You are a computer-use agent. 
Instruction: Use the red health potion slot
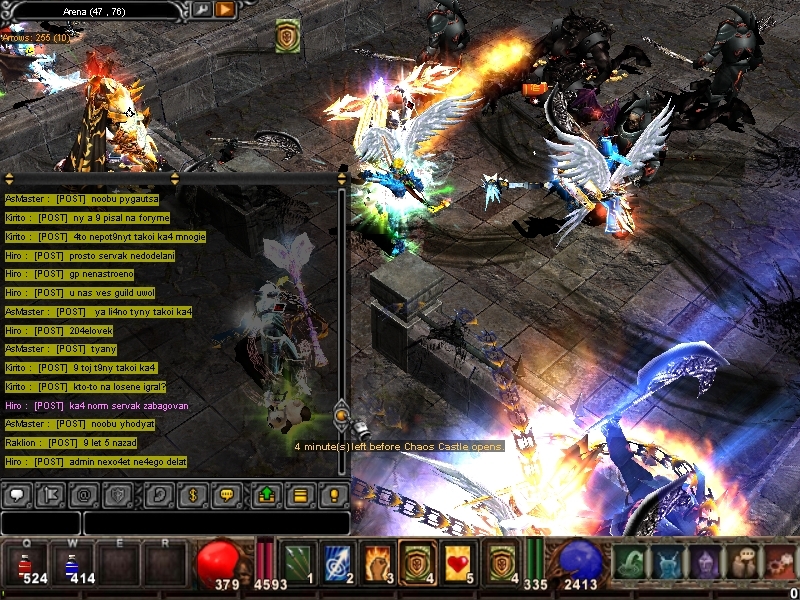pos(28,565)
